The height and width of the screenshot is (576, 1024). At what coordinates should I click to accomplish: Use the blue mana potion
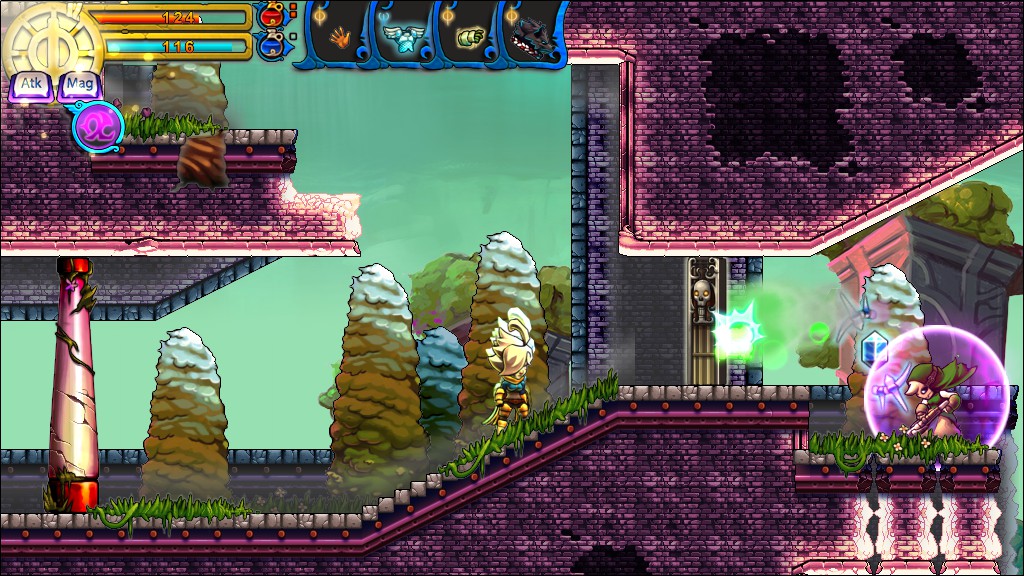(x=270, y=45)
